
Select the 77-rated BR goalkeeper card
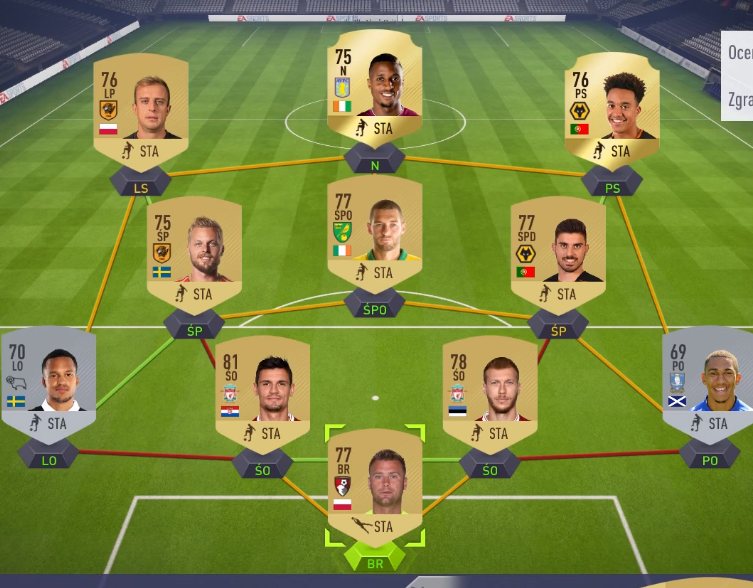coord(374,485)
